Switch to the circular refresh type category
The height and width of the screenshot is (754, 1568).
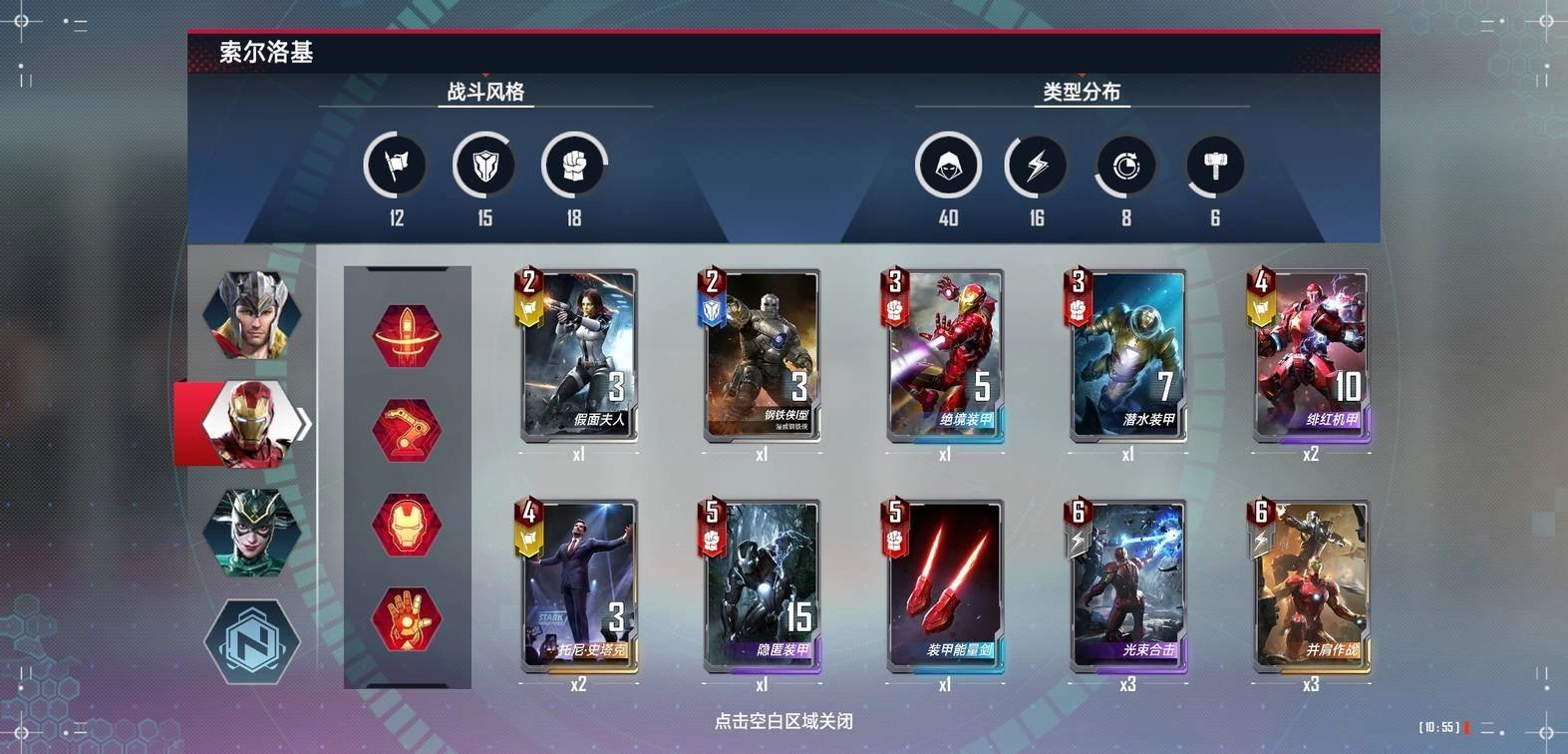pyautogui.click(x=1125, y=166)
